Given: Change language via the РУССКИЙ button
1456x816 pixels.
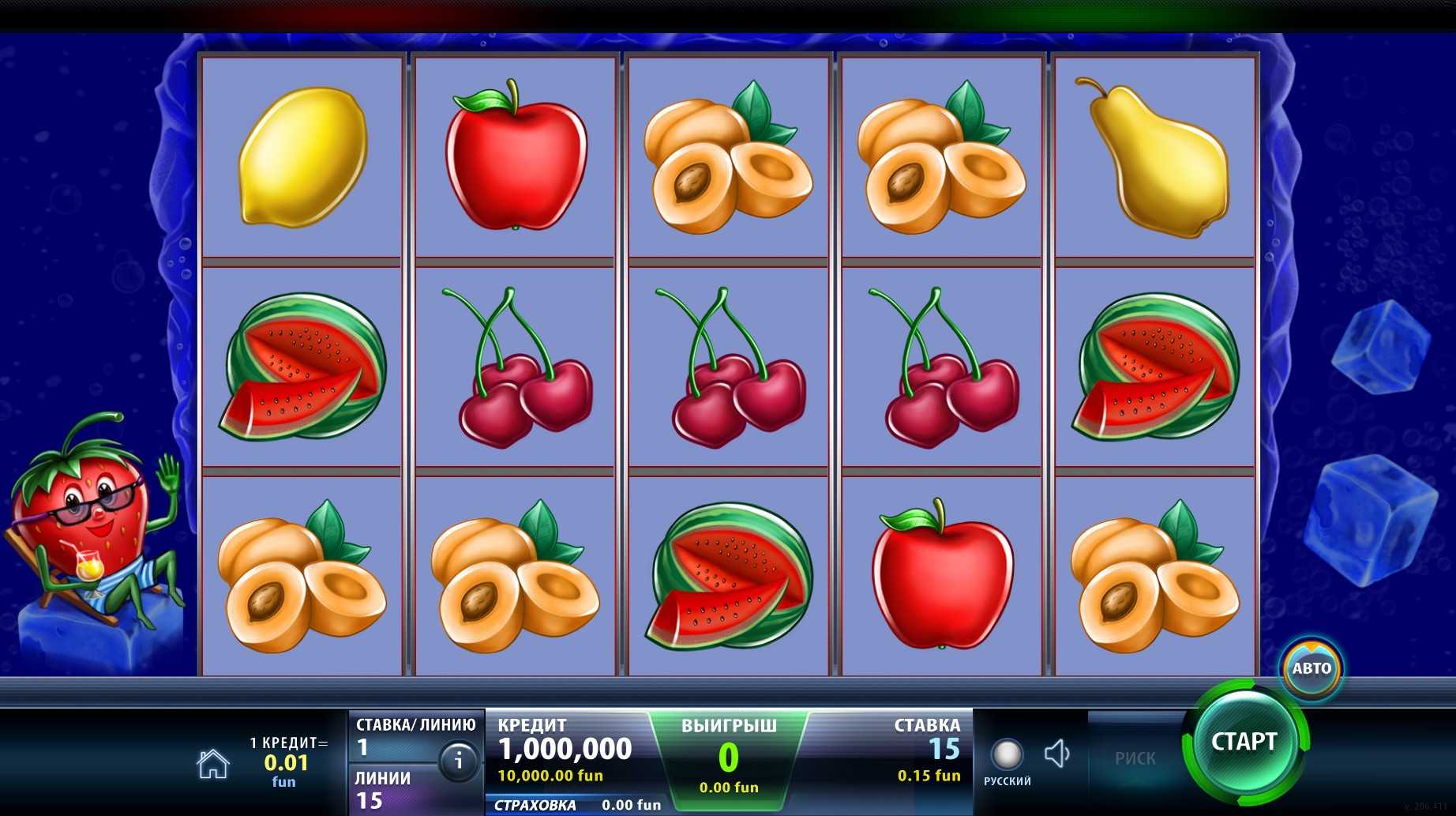Looking at the screenshot, I should tap(1007, 761).
